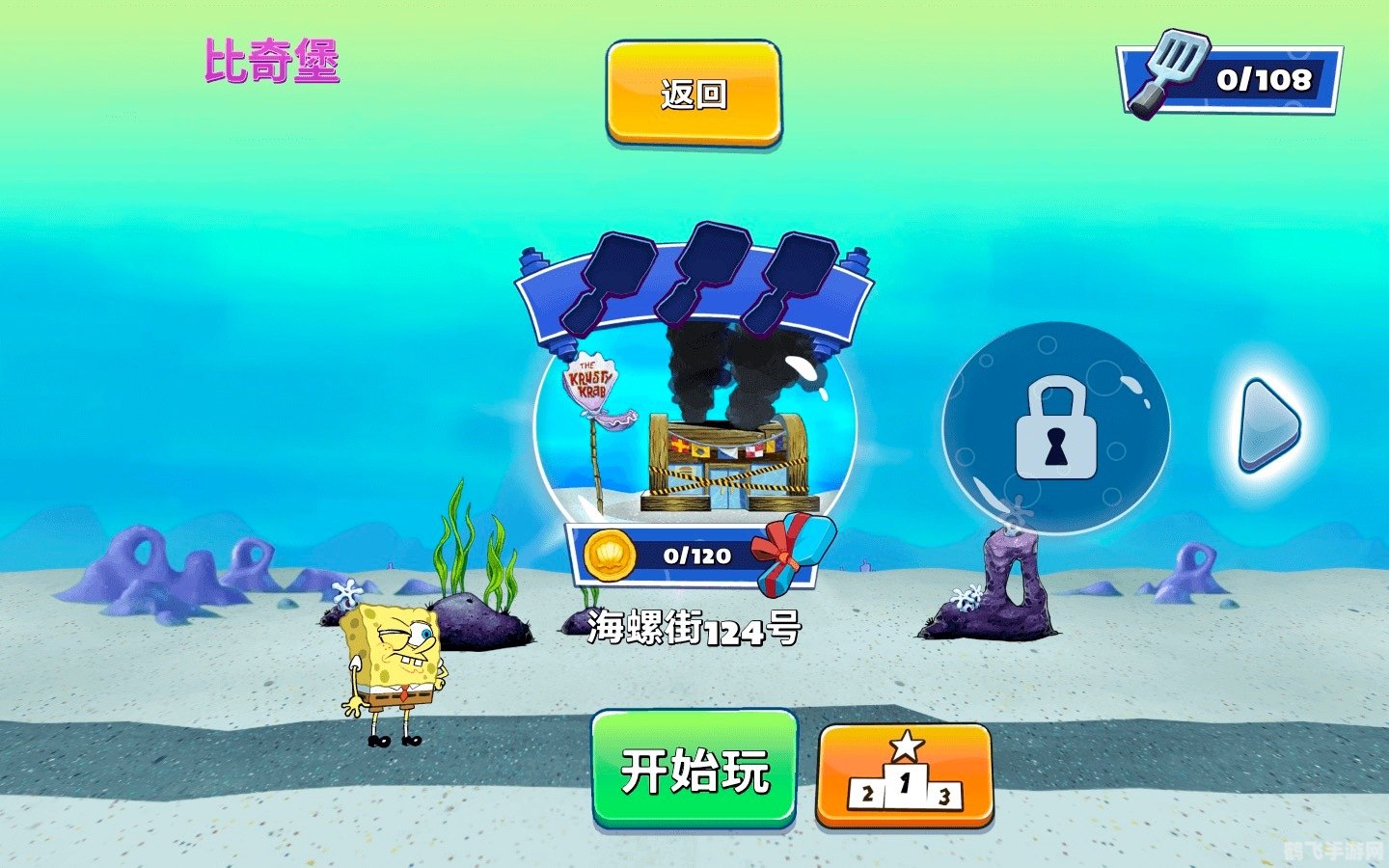Click the right arrow to scroll locations
Screen dimensions: 1389x868
1265,424
